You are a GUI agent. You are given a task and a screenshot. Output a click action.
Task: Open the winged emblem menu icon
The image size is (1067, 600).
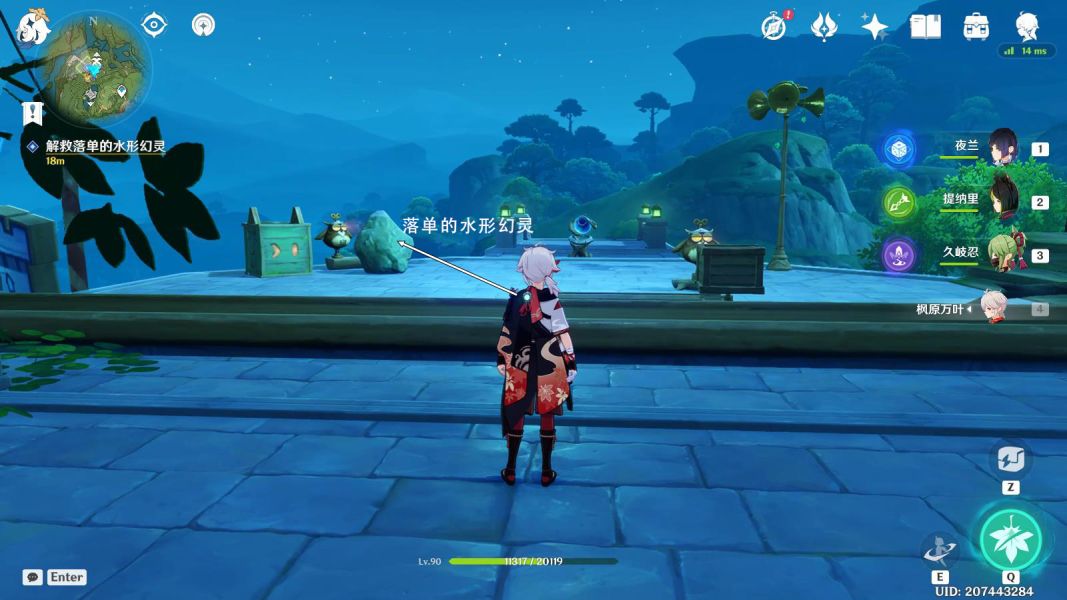(x=824, y=26)
